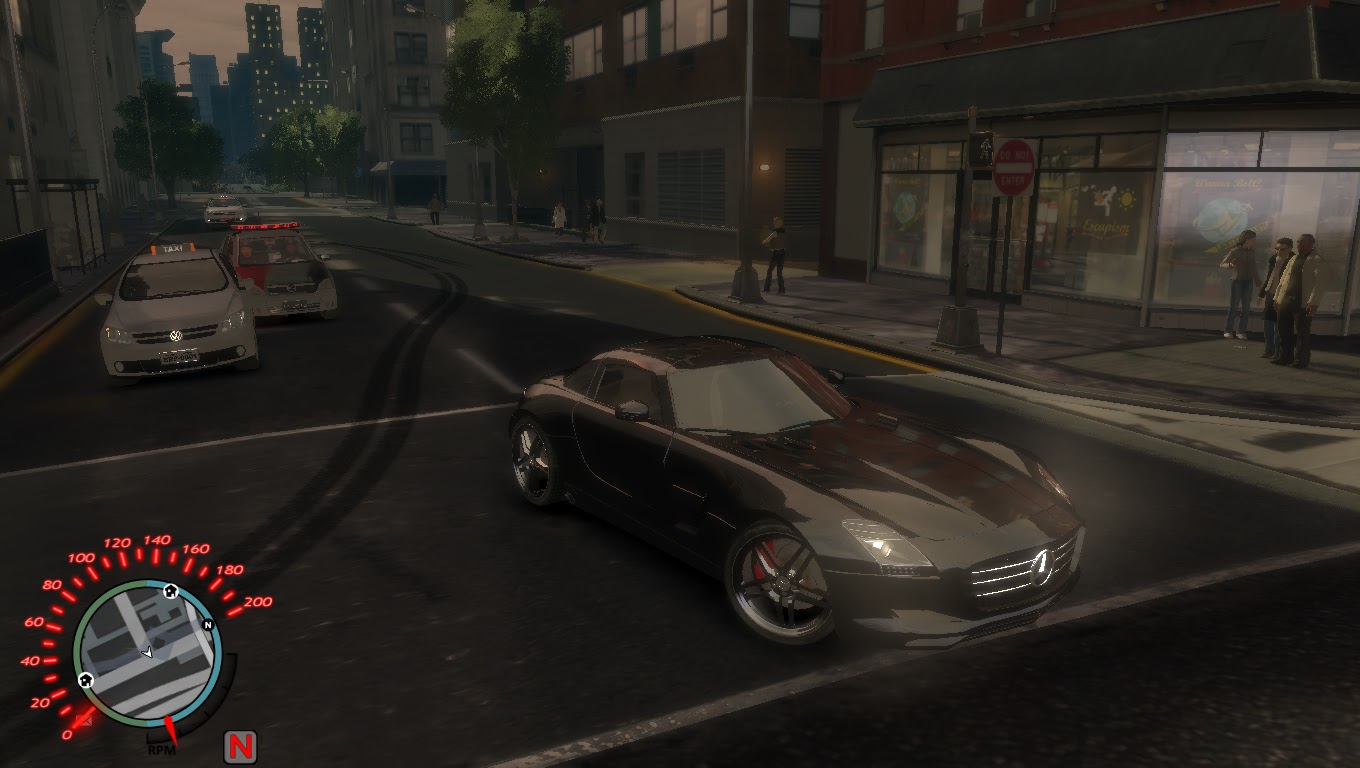Image resolution: width=1360 pixels, height=768 pixels.
Task: Click the RPM label under the gauge
Action: [x=164, y=748]
